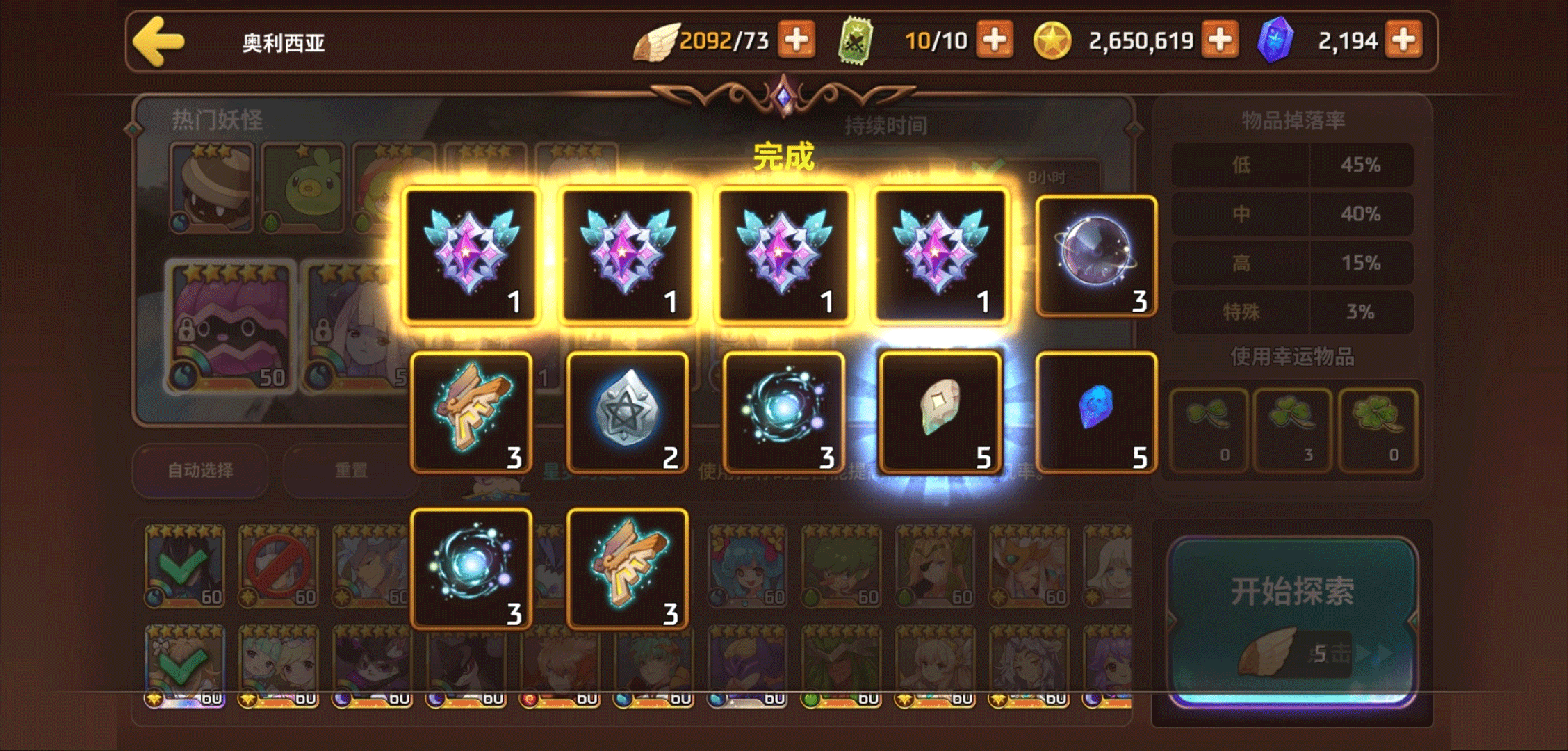Add more green tickets with plus button
Viewport: 1568px width, 751px height.
(995, 40)
